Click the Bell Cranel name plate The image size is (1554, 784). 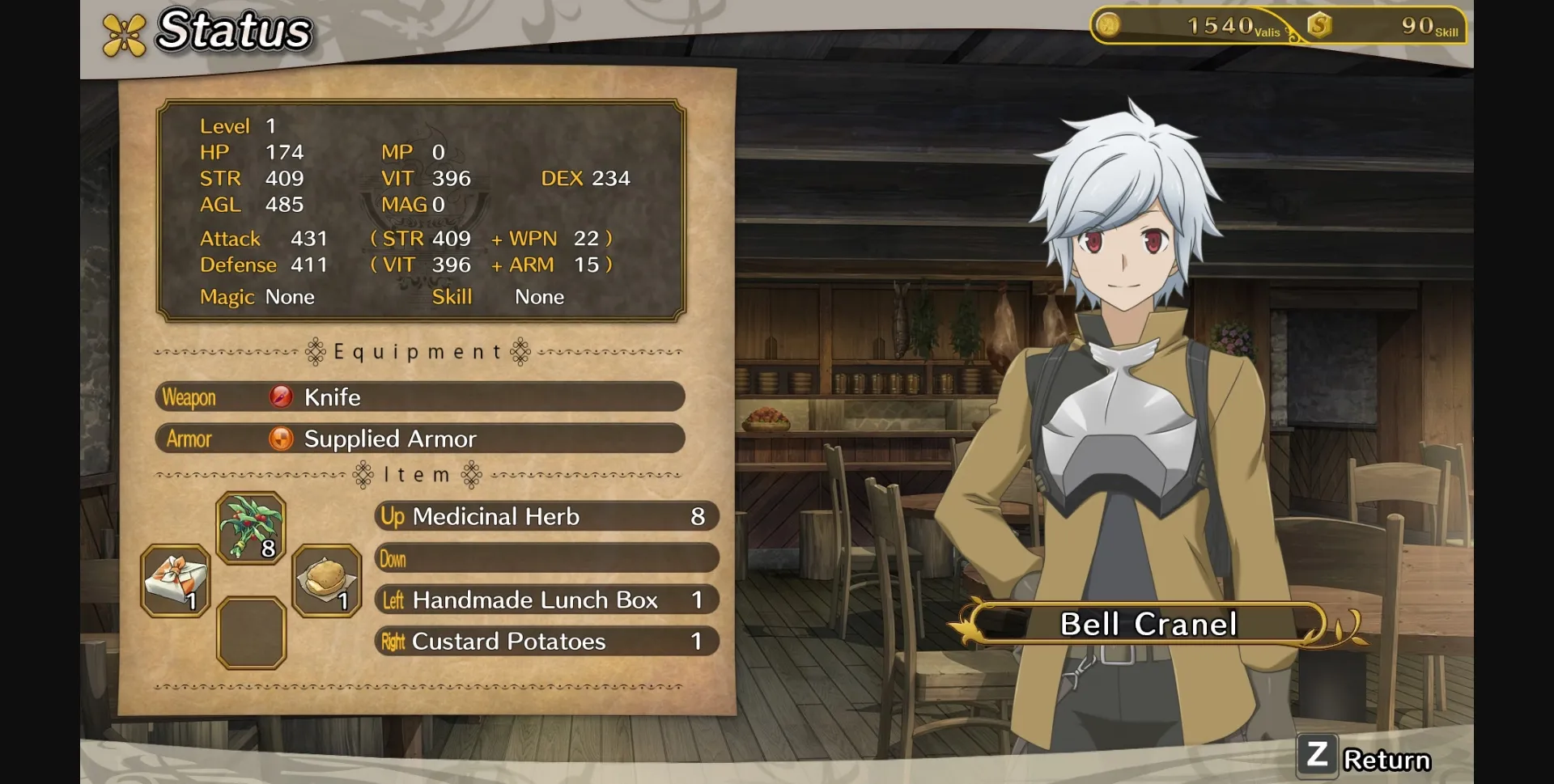point(1148,622)
